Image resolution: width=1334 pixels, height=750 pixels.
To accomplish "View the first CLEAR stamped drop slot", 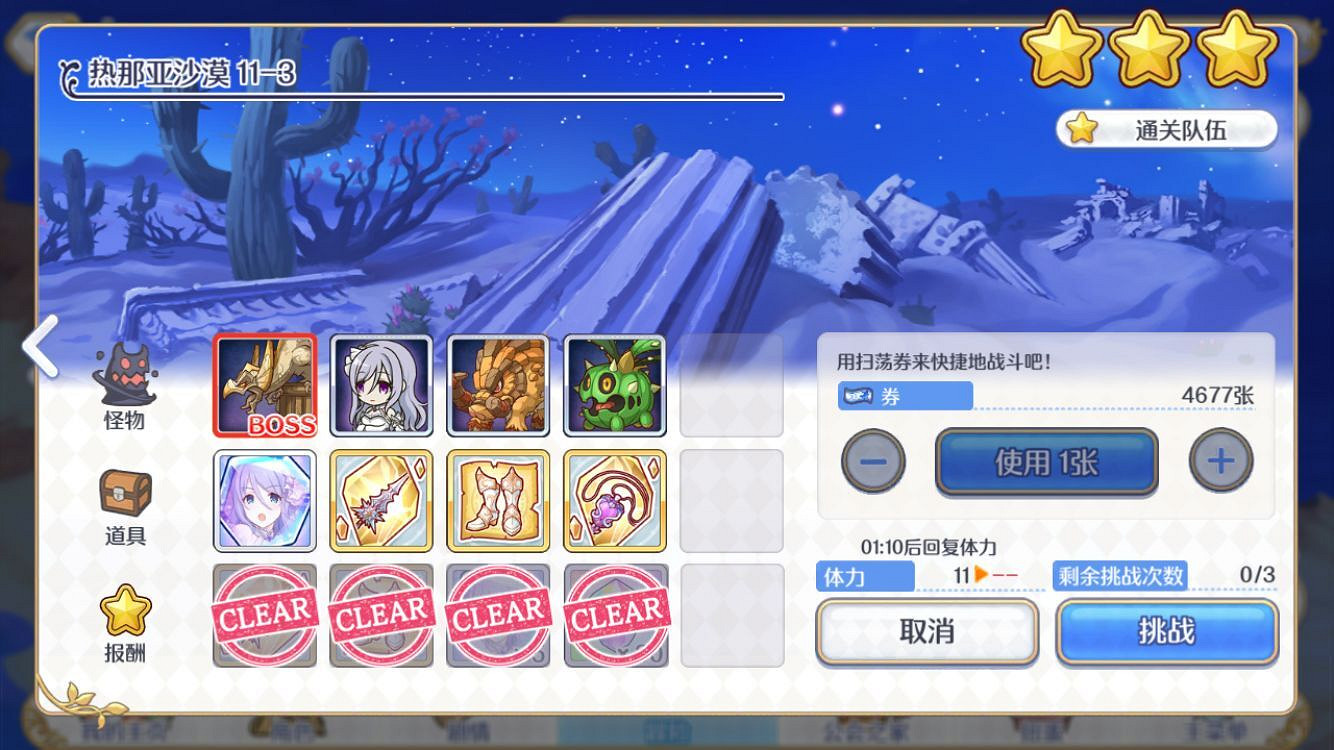I will [264, 614].
